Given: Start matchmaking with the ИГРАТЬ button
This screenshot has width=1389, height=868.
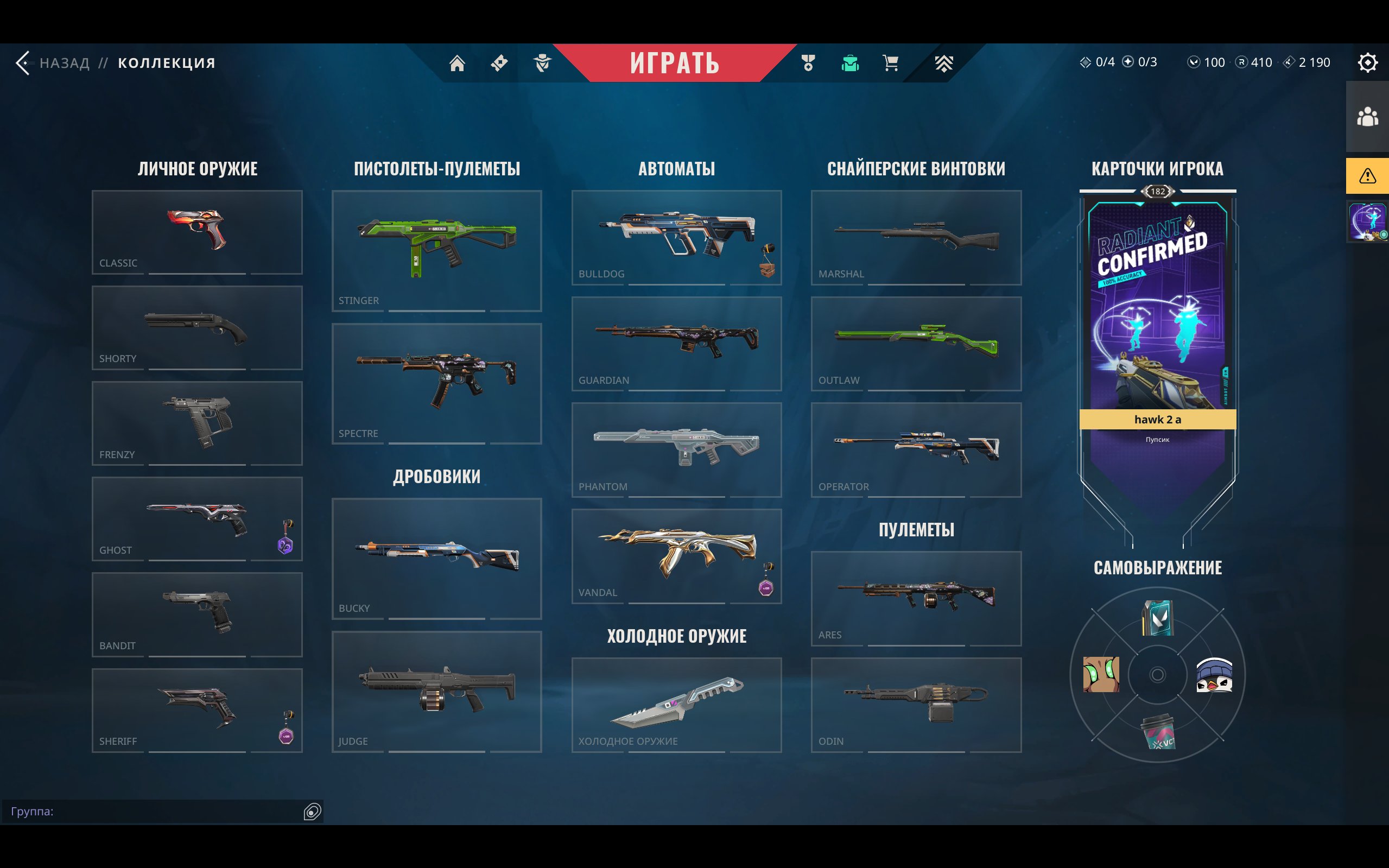Looking at the screenshot, I should 674,62.
